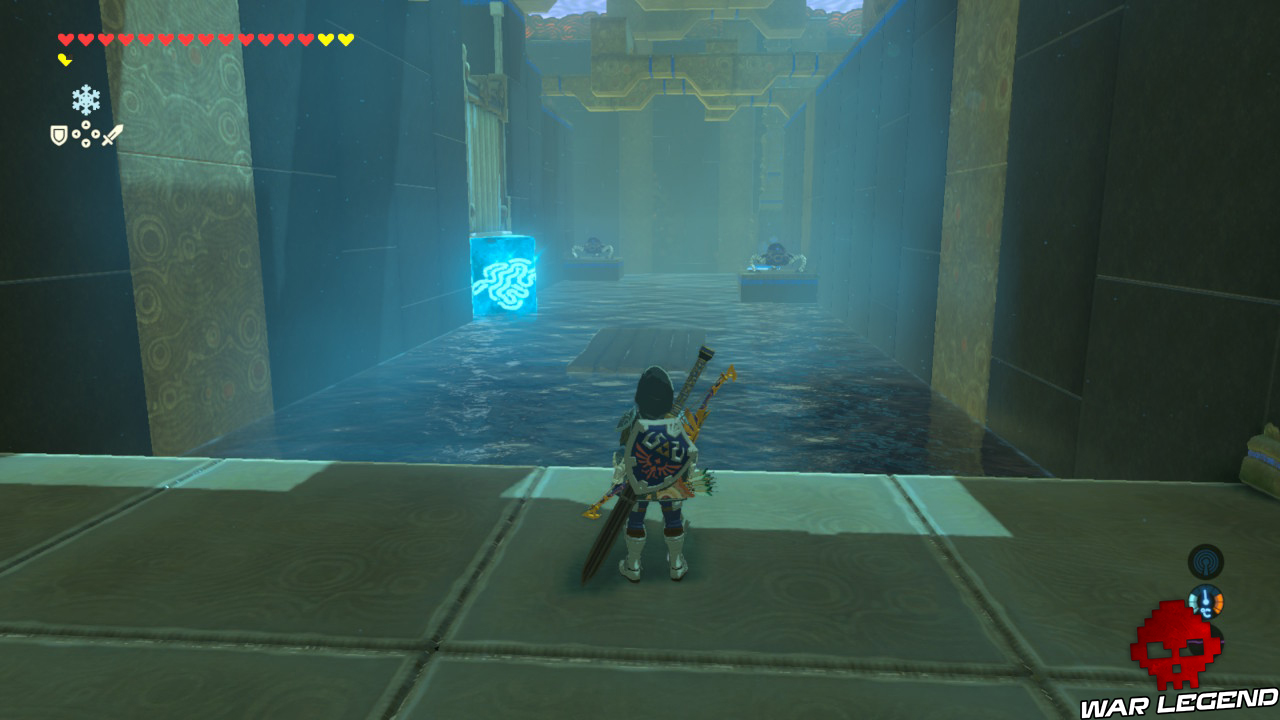Click the lone yellow heart below the row
The image size is (1280, 720).
[x=65, y=58]
